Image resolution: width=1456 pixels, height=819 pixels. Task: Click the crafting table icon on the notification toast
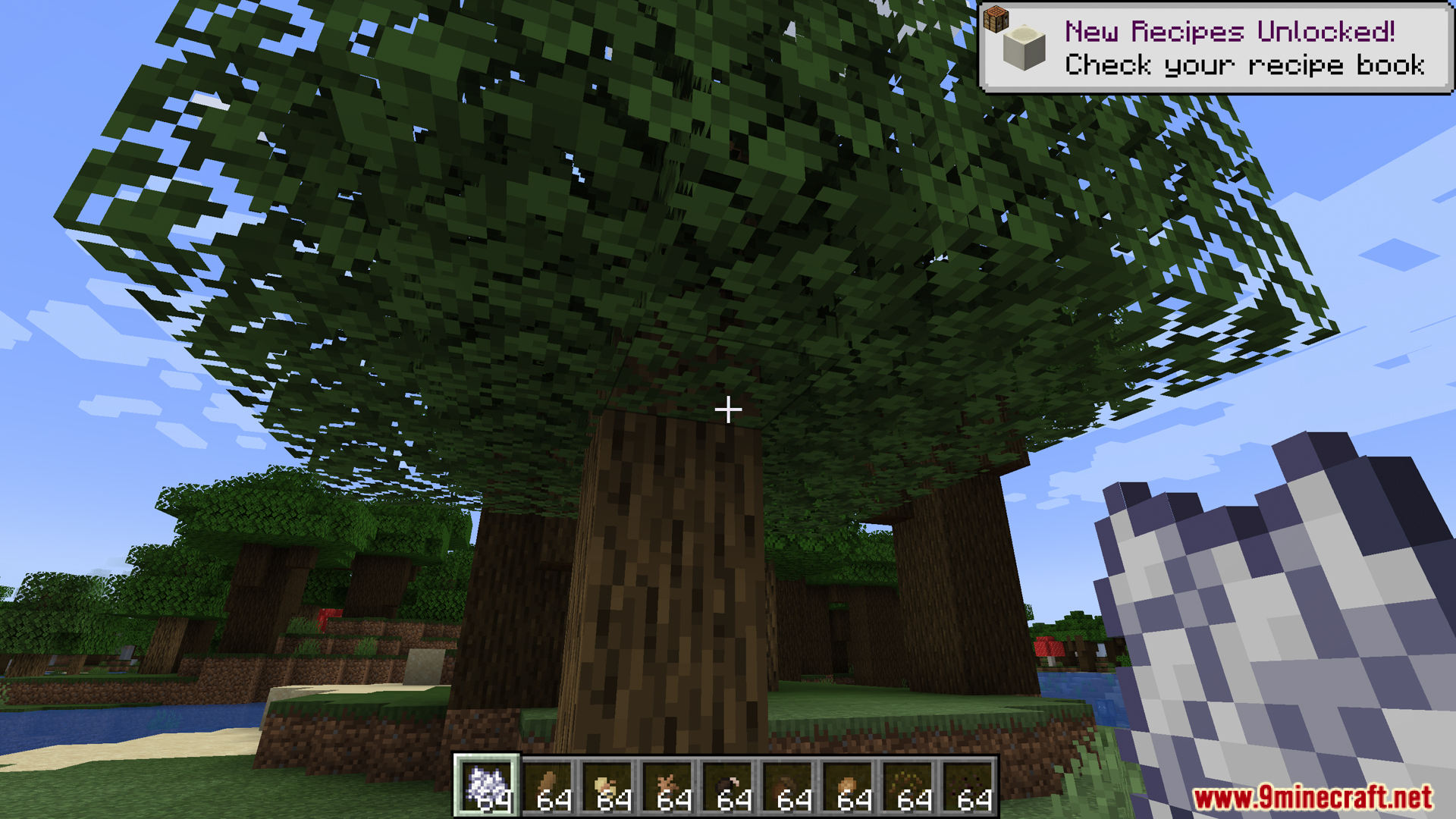tap(996, 19)
